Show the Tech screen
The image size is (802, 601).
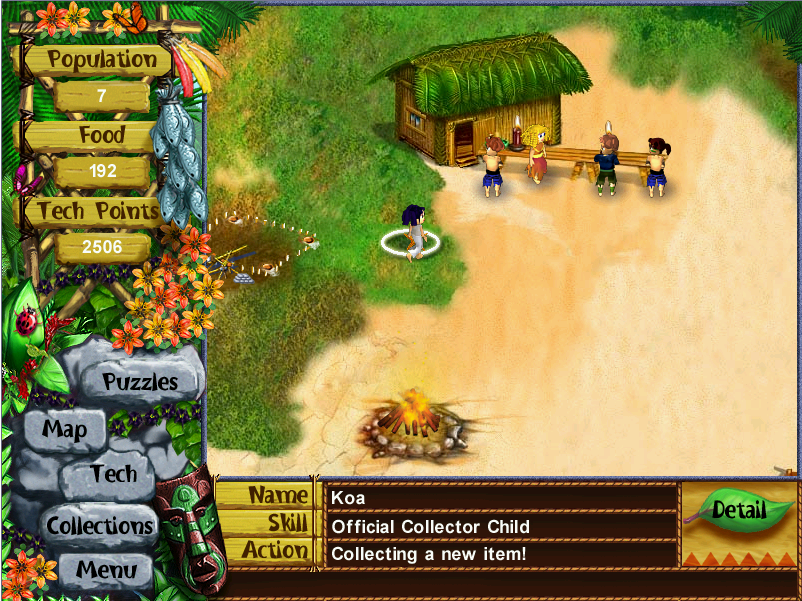pyautogui.click(x=113, y=474)
